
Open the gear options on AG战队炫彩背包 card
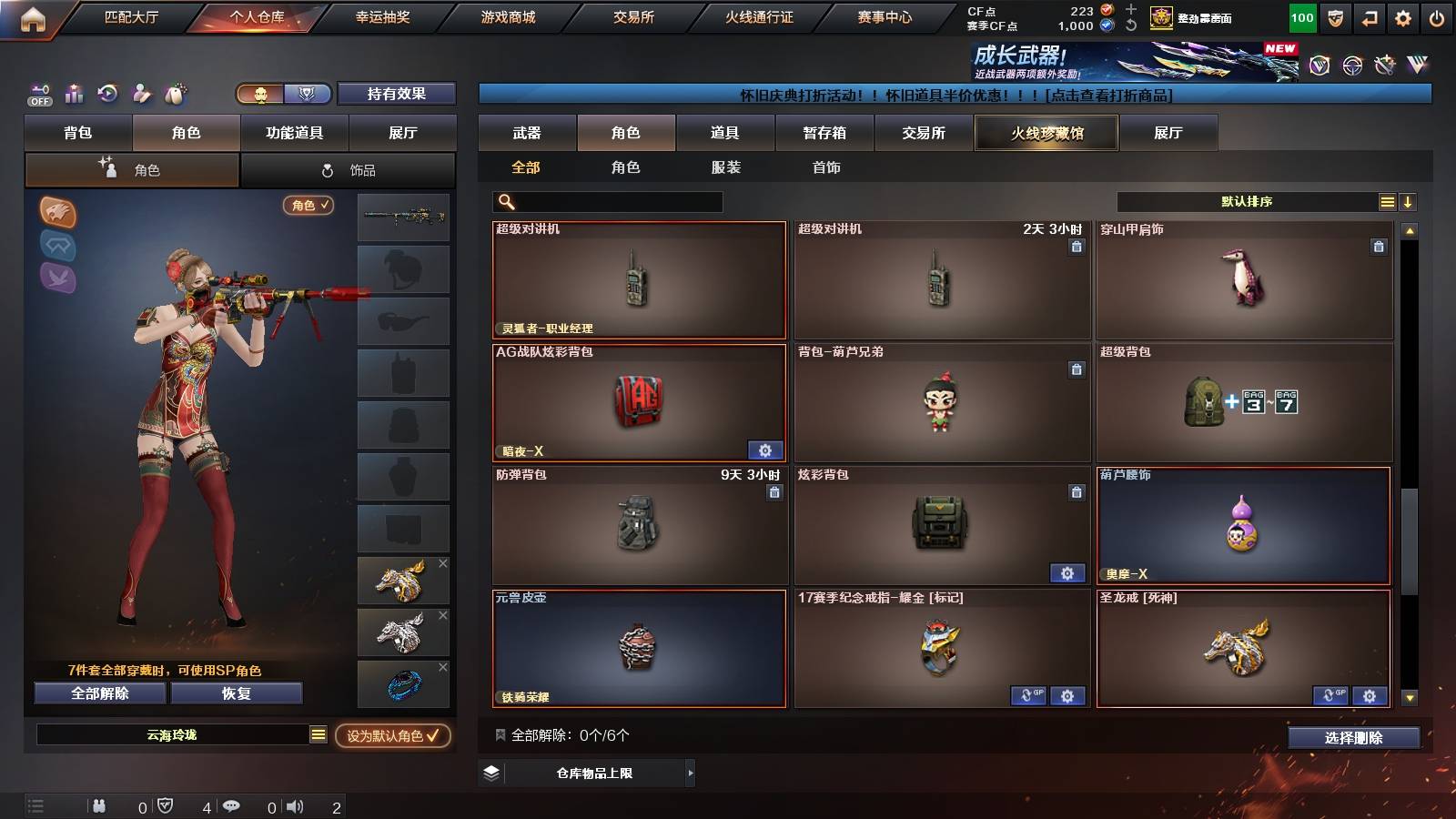[765, 450]
